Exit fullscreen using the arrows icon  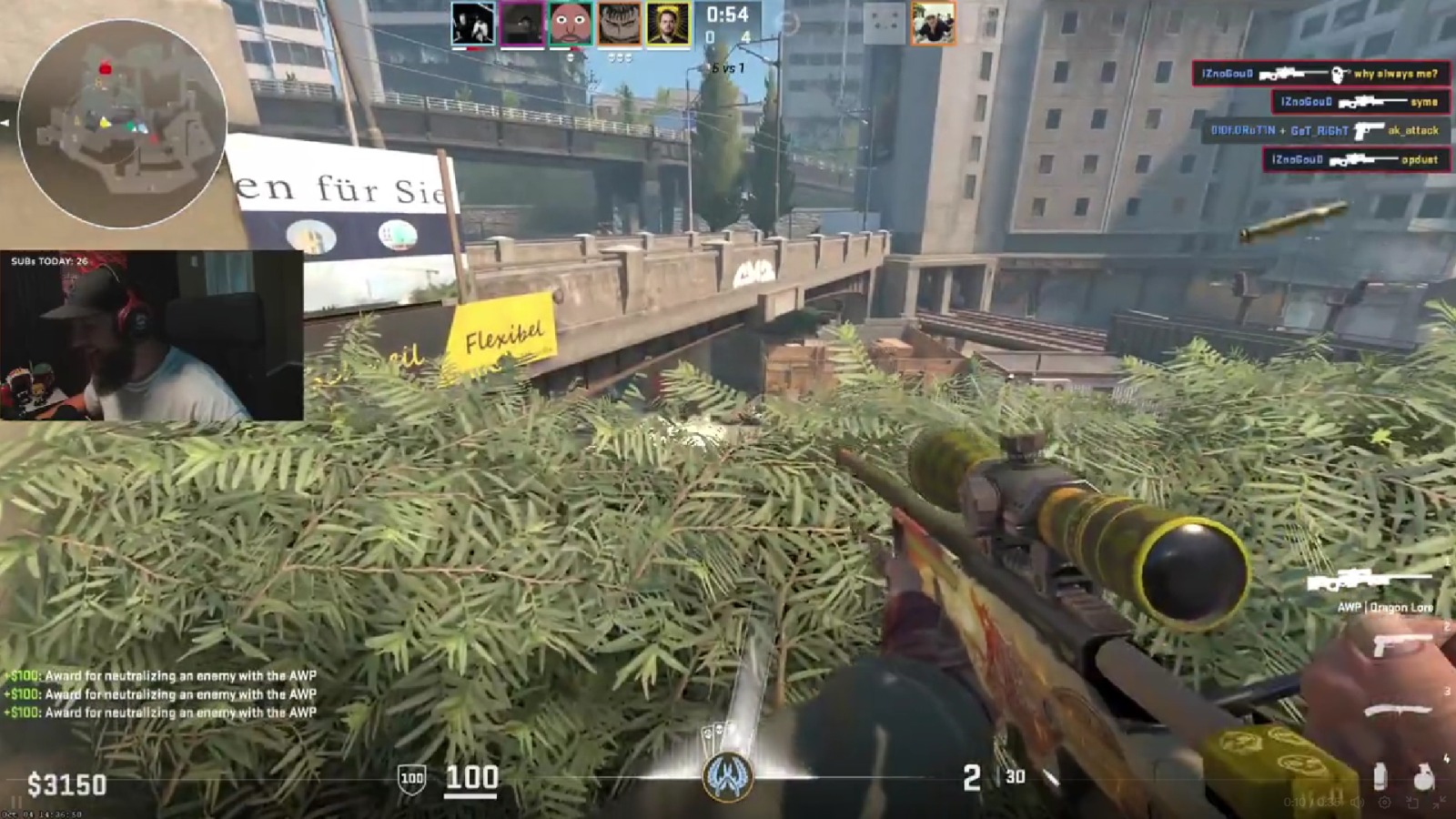(x=1440, y=804)
